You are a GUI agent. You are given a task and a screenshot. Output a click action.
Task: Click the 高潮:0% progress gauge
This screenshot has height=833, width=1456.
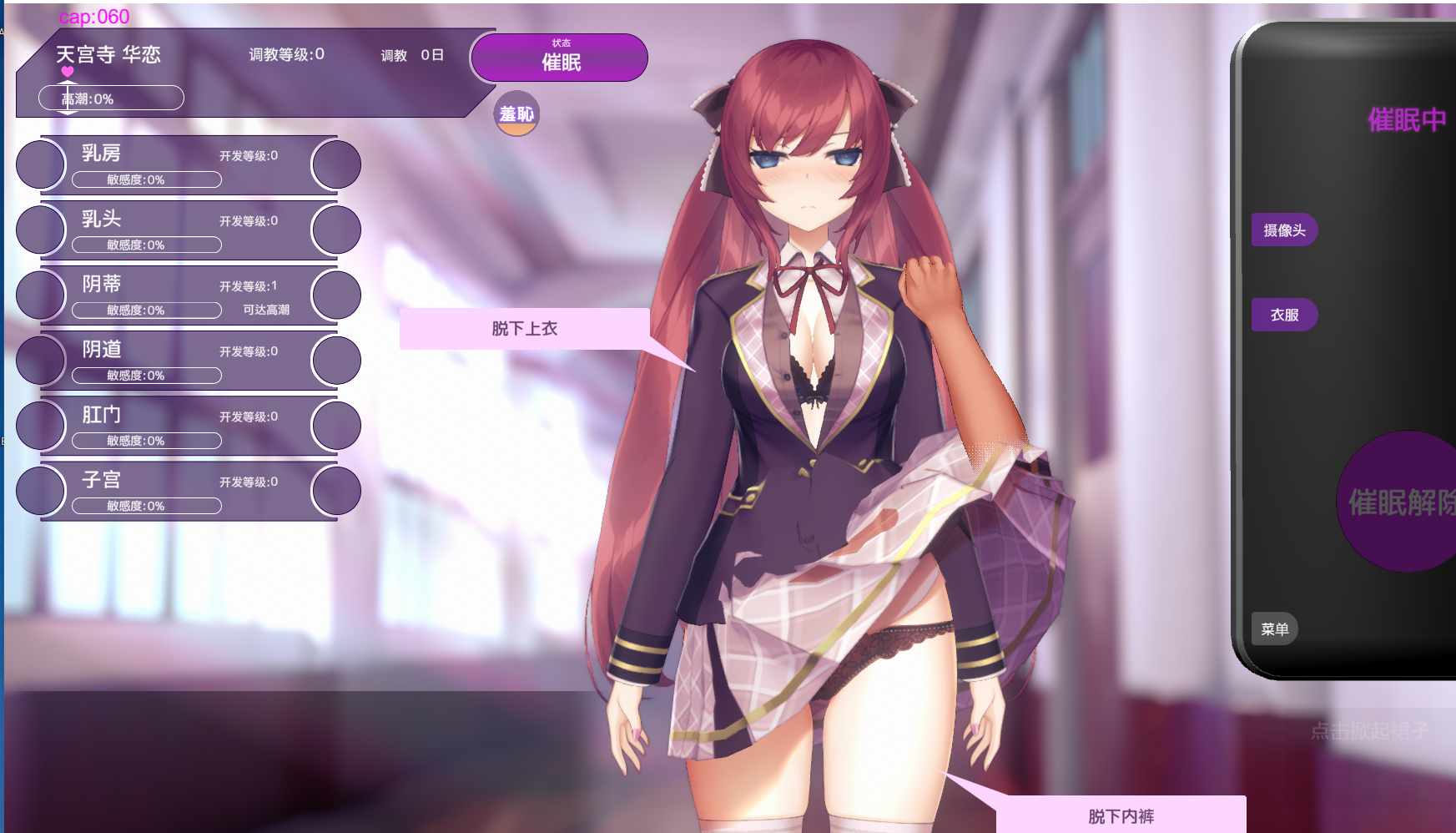click(x=111, y=98)
